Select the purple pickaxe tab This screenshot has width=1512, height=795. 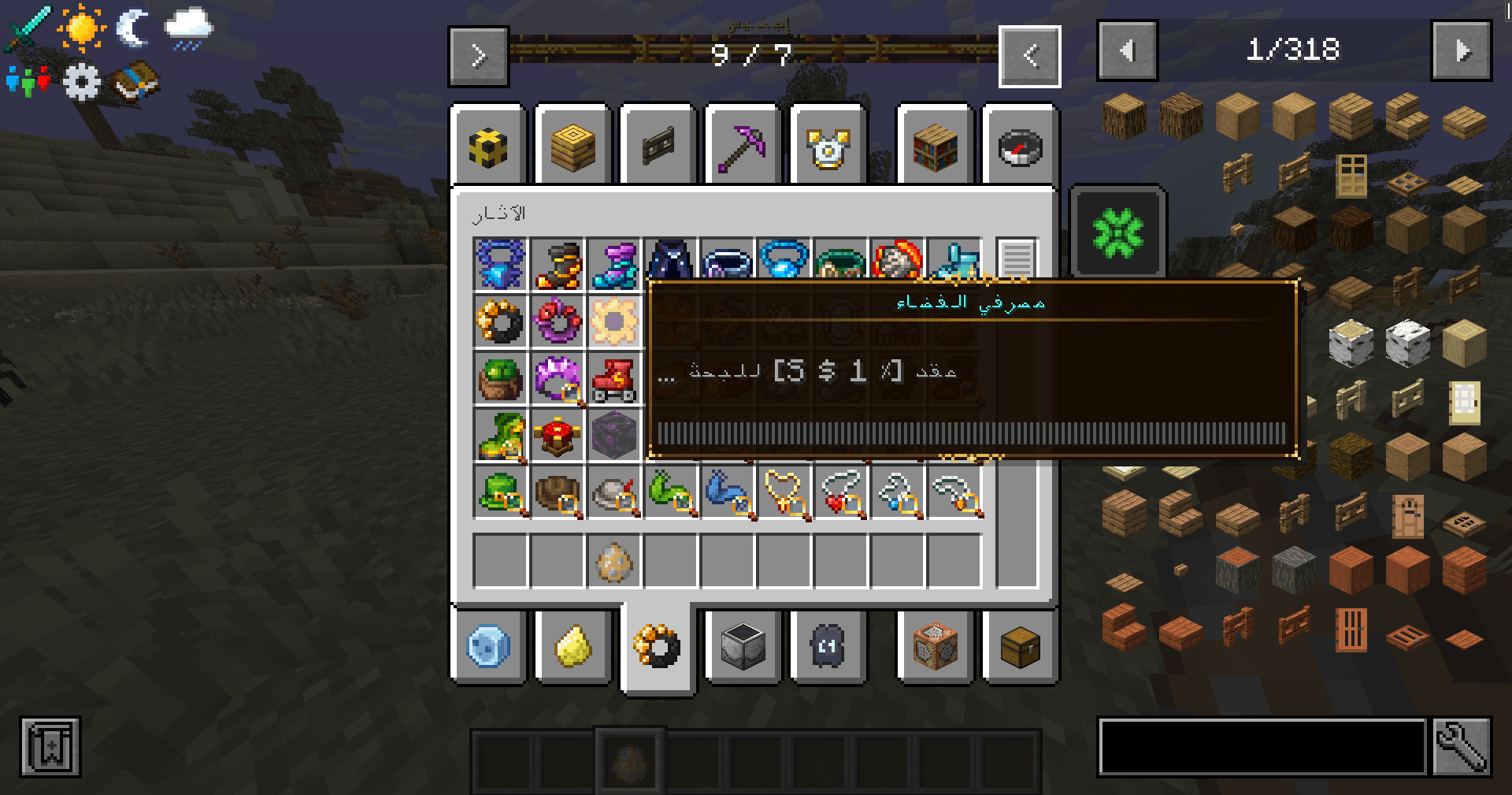743,147
